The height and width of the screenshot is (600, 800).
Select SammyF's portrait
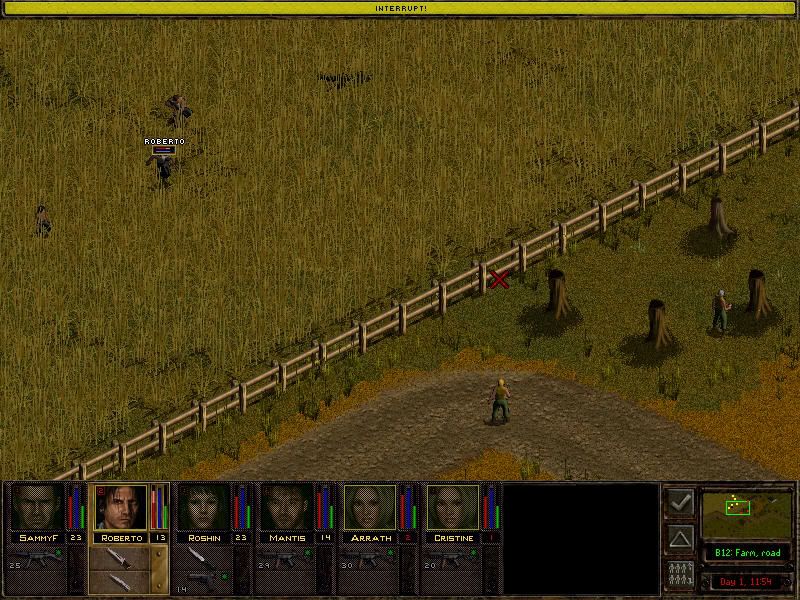(x=36, y=507)
